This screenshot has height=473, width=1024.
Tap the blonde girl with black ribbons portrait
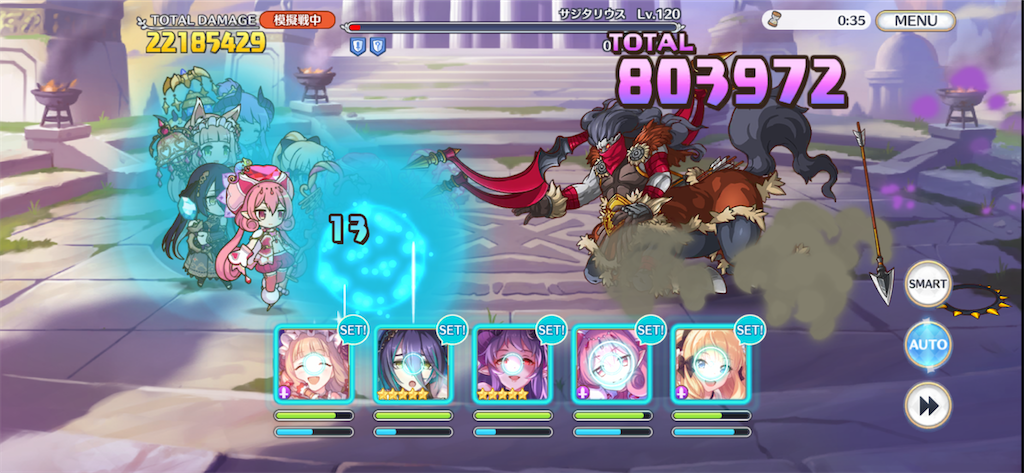[x=709, y=364]
